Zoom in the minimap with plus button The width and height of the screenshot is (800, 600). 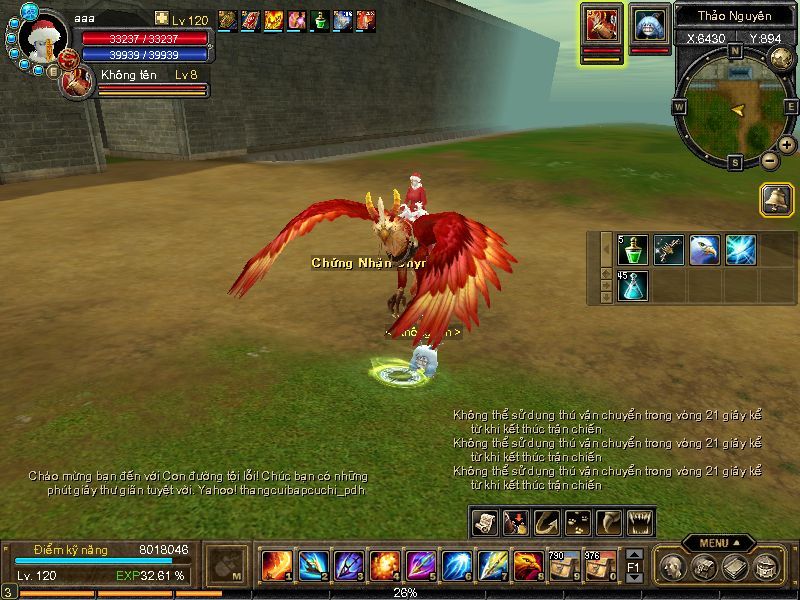click(x=787, y=145)
